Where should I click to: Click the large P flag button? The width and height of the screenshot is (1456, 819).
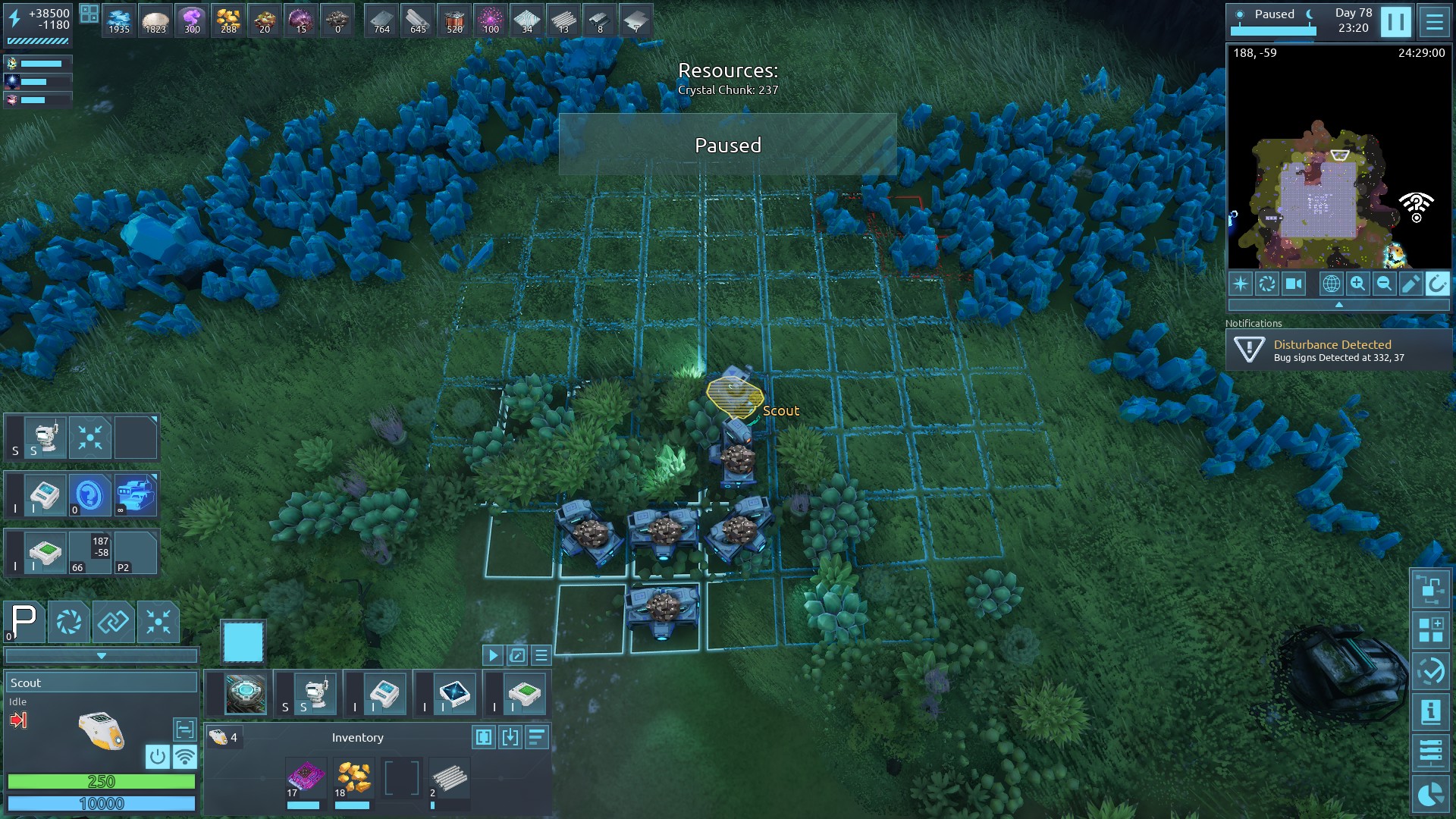[x=24, y=622]
